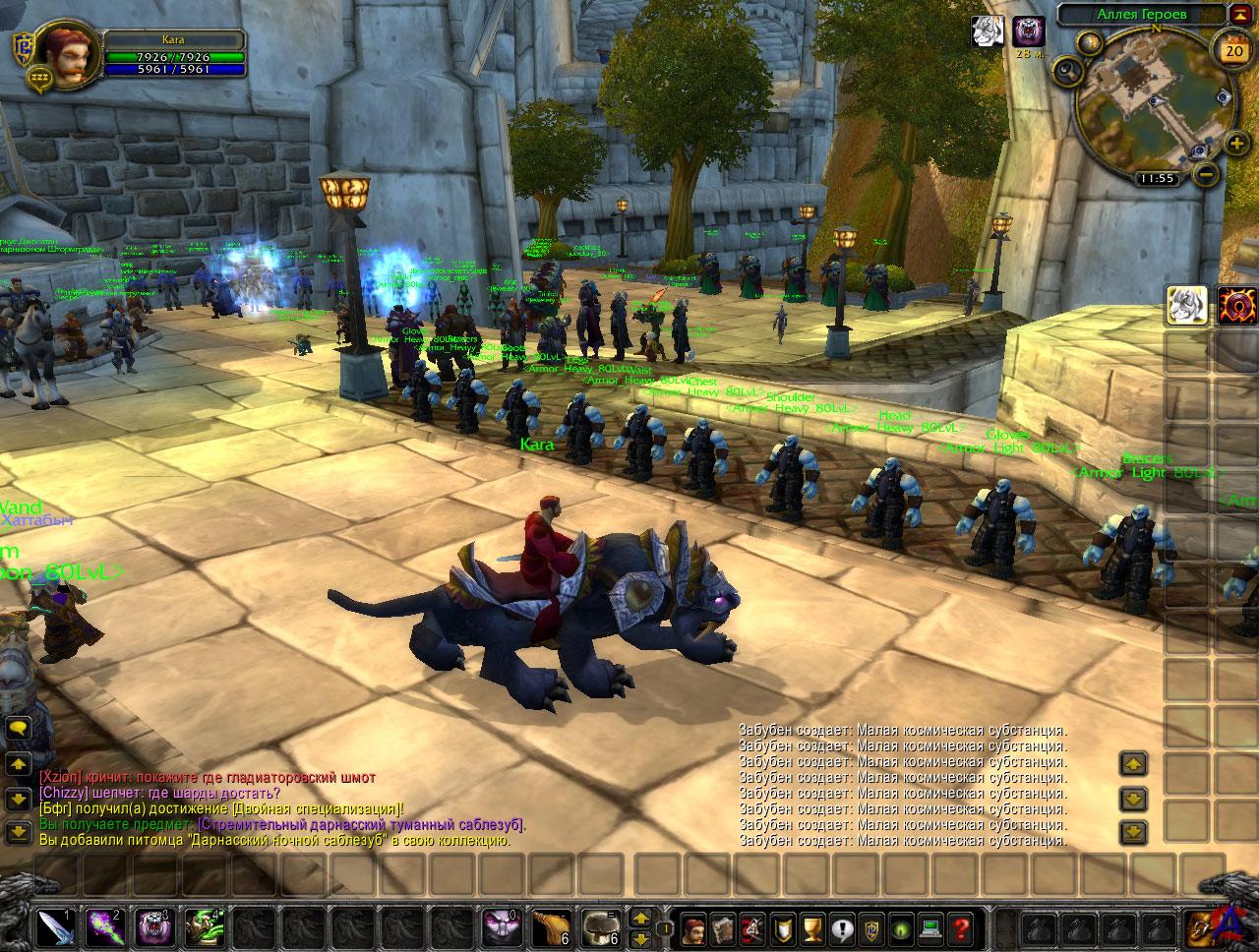Open the calendar showing day 20

[1232, 50]
